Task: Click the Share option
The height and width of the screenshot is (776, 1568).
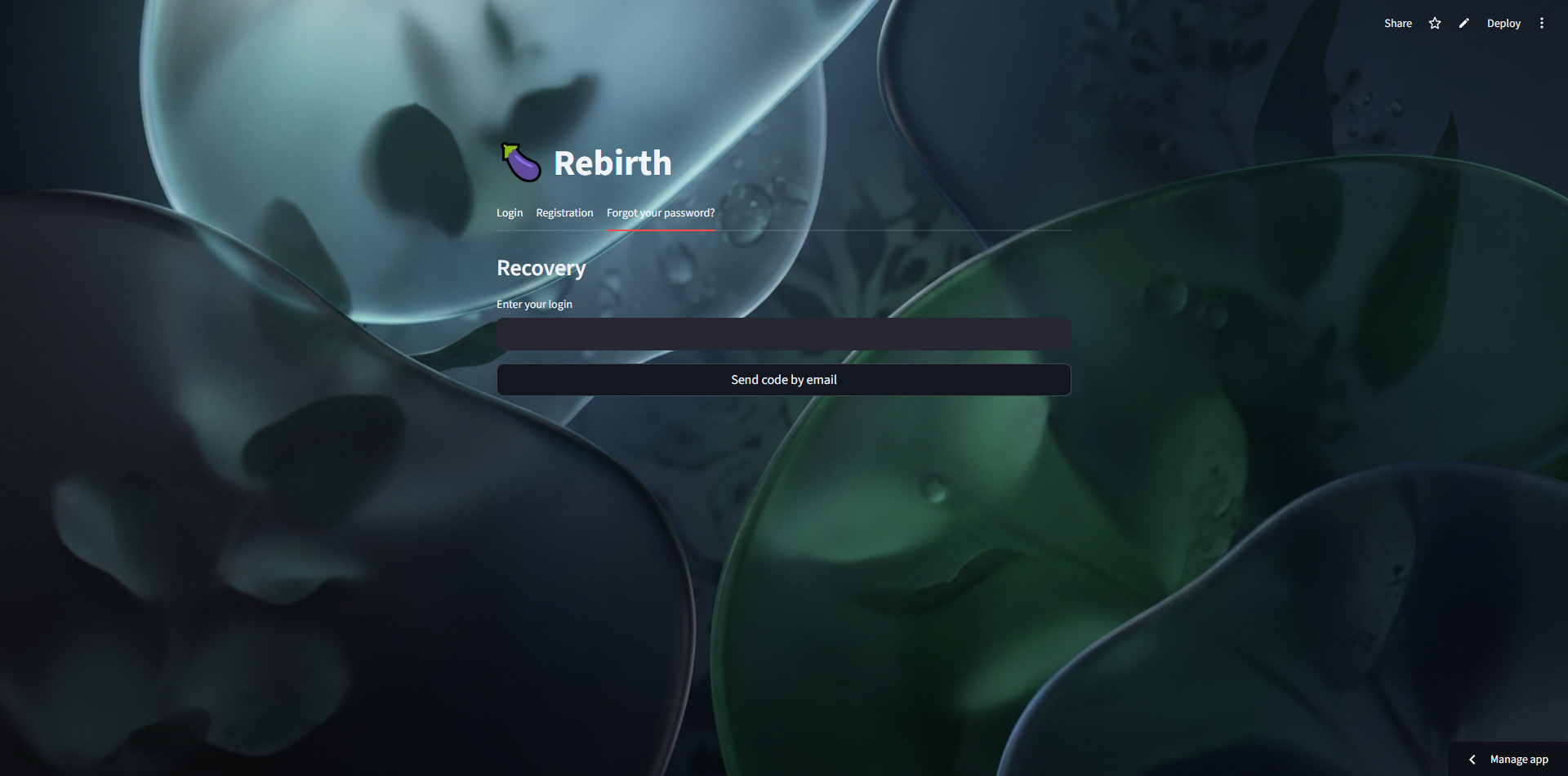Action: tap(1397, 23)
